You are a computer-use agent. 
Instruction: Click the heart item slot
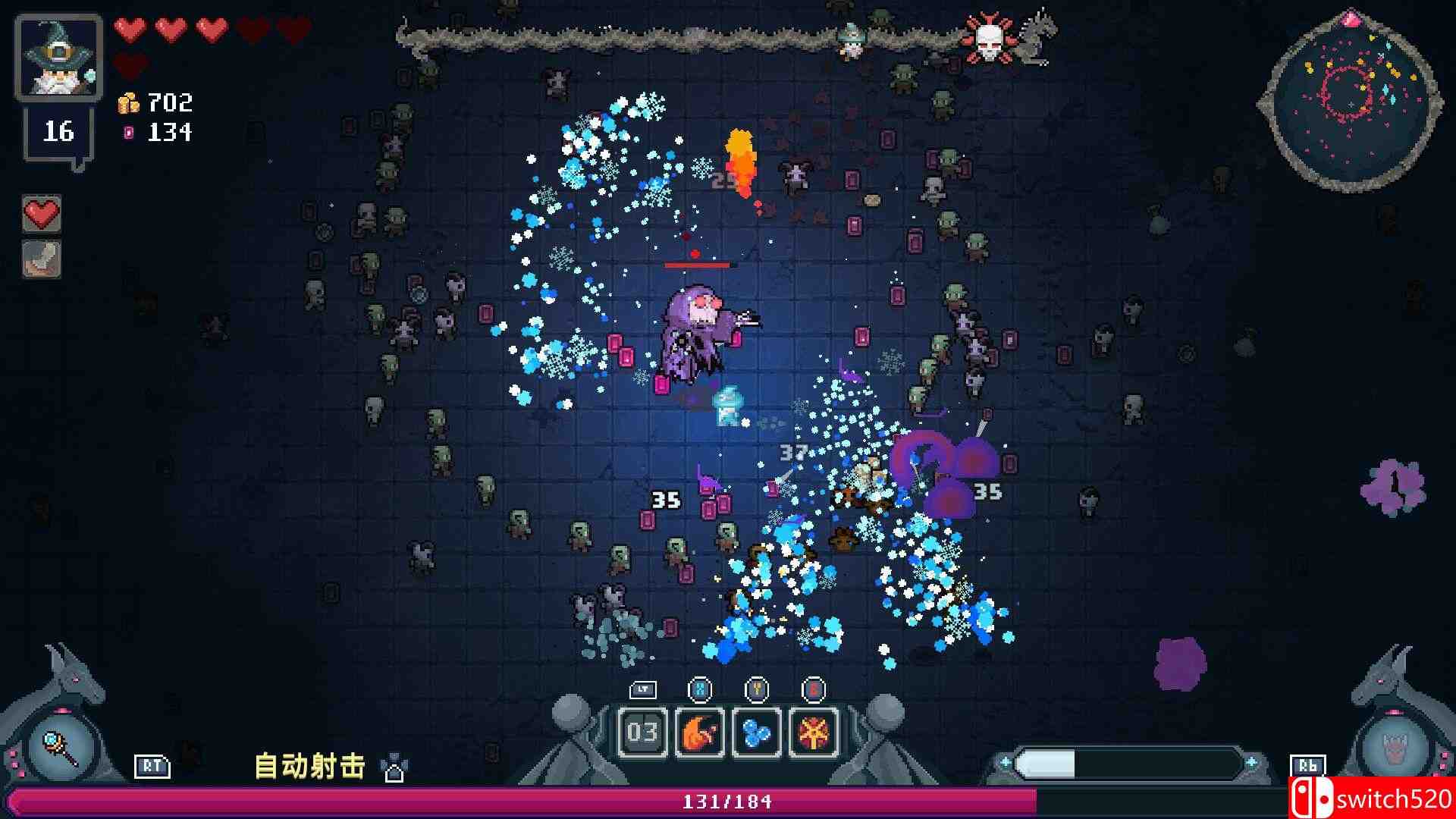click(41, 214)
